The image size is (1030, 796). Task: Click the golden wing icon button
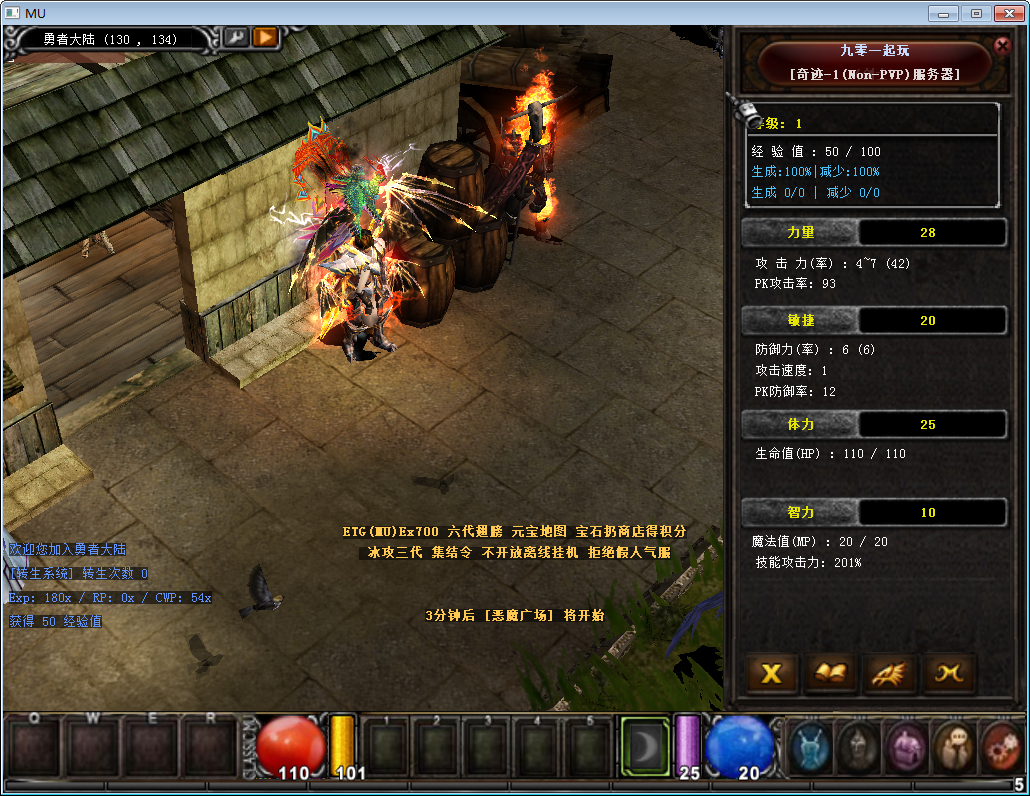[x=889, y=674]
